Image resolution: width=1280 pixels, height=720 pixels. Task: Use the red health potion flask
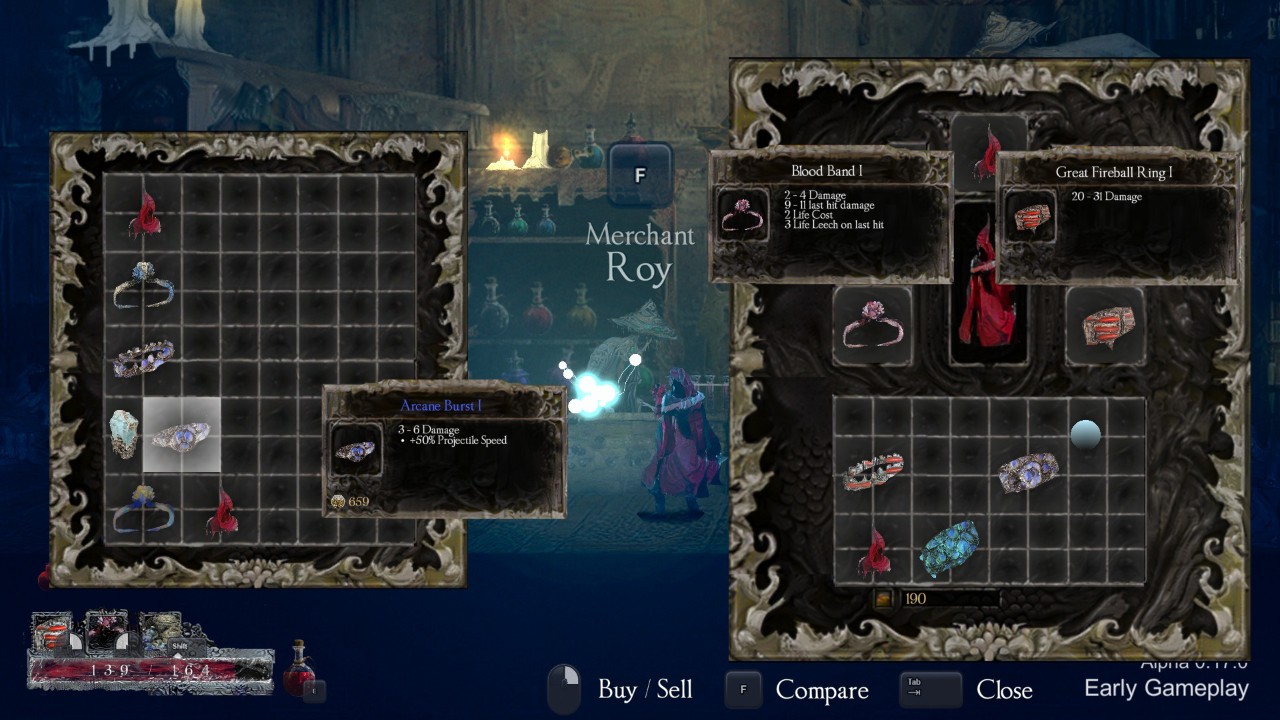298,669
